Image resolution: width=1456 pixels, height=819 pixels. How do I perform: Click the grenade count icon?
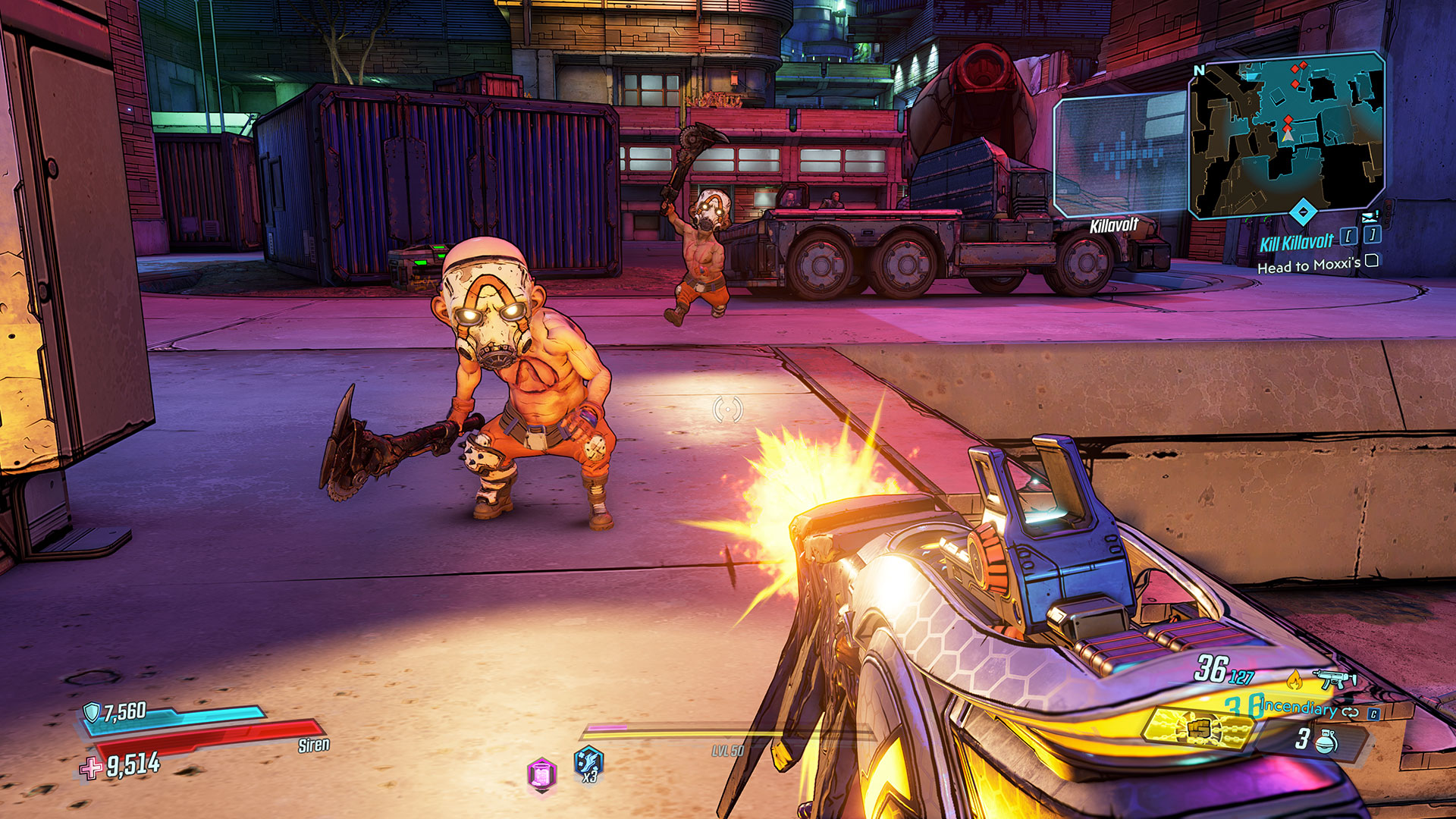[x=1326, y=740]
